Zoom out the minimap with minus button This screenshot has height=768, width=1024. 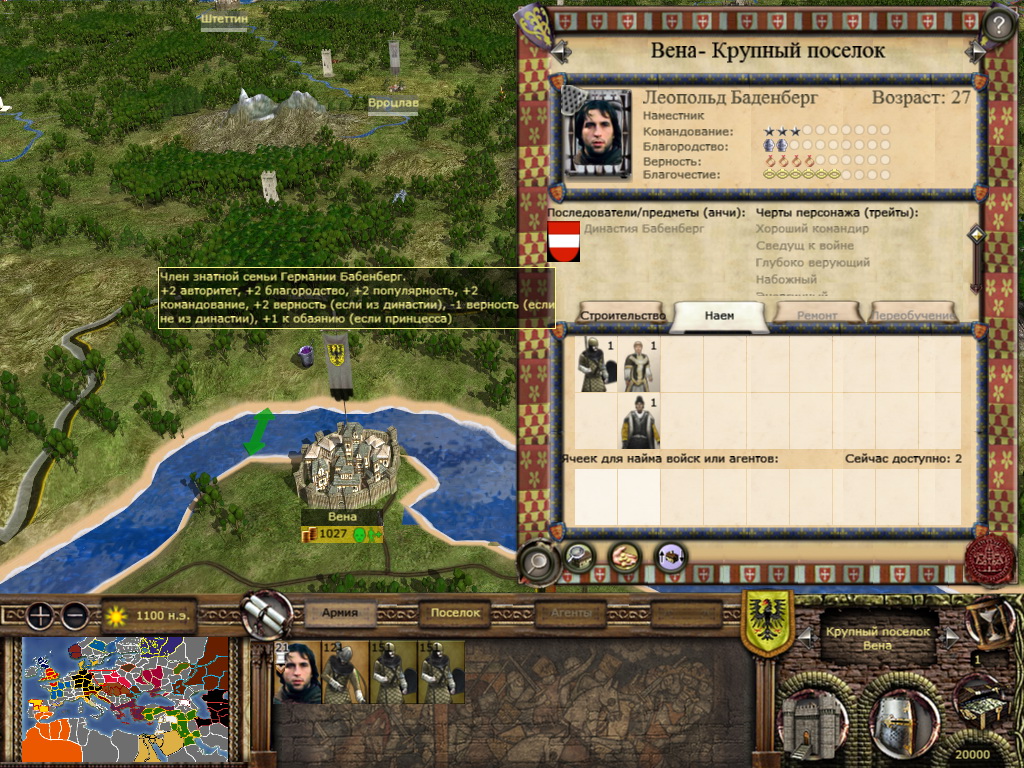coord(75,616)
